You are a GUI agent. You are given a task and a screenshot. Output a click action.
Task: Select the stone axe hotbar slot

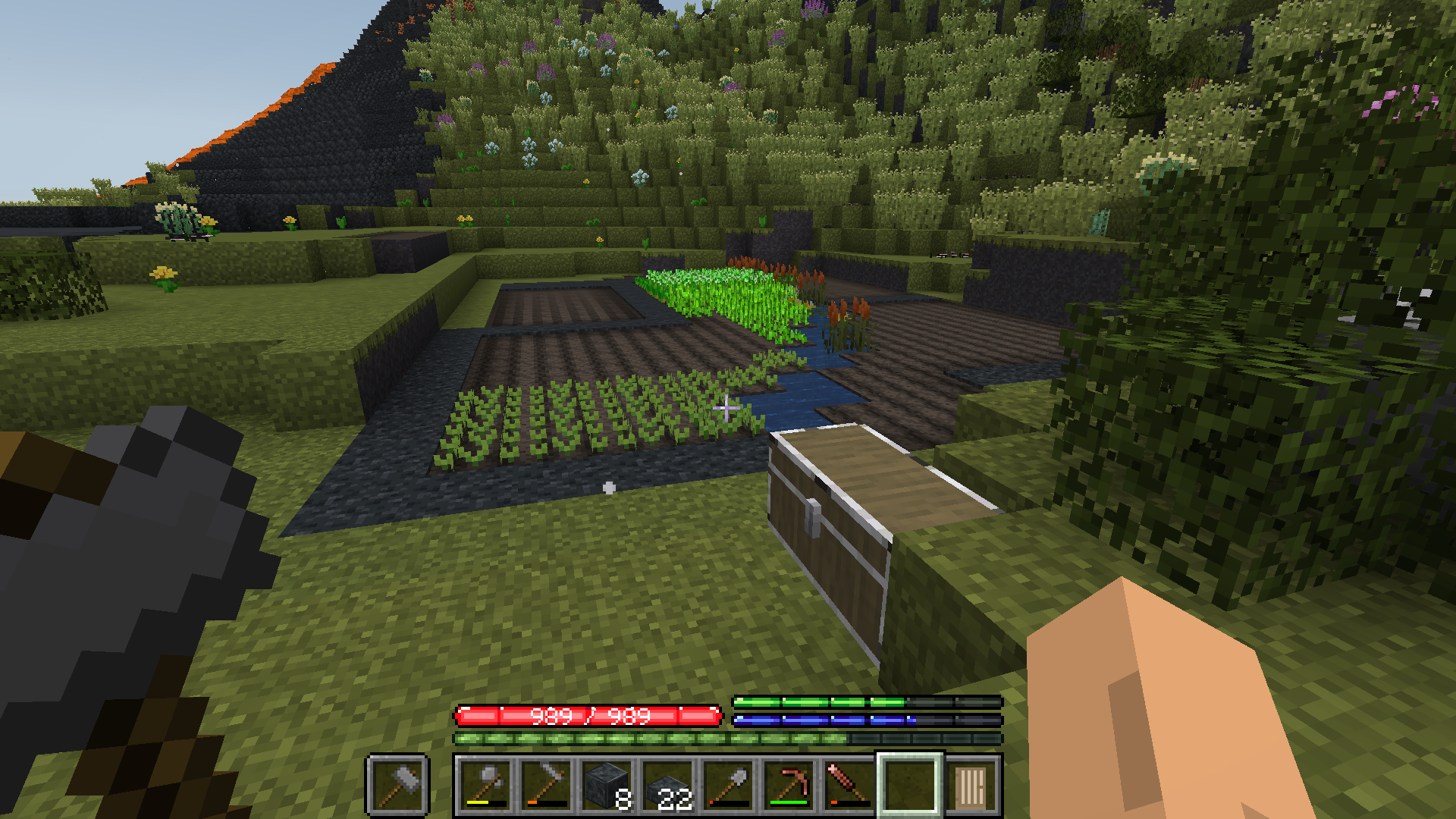pos(485,785)
